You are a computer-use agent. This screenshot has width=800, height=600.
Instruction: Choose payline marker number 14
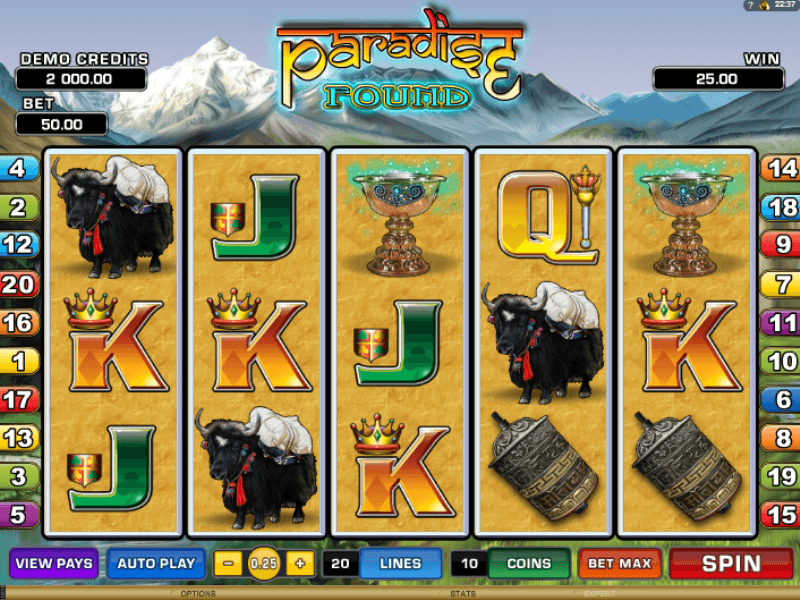[x=782, y=168]
